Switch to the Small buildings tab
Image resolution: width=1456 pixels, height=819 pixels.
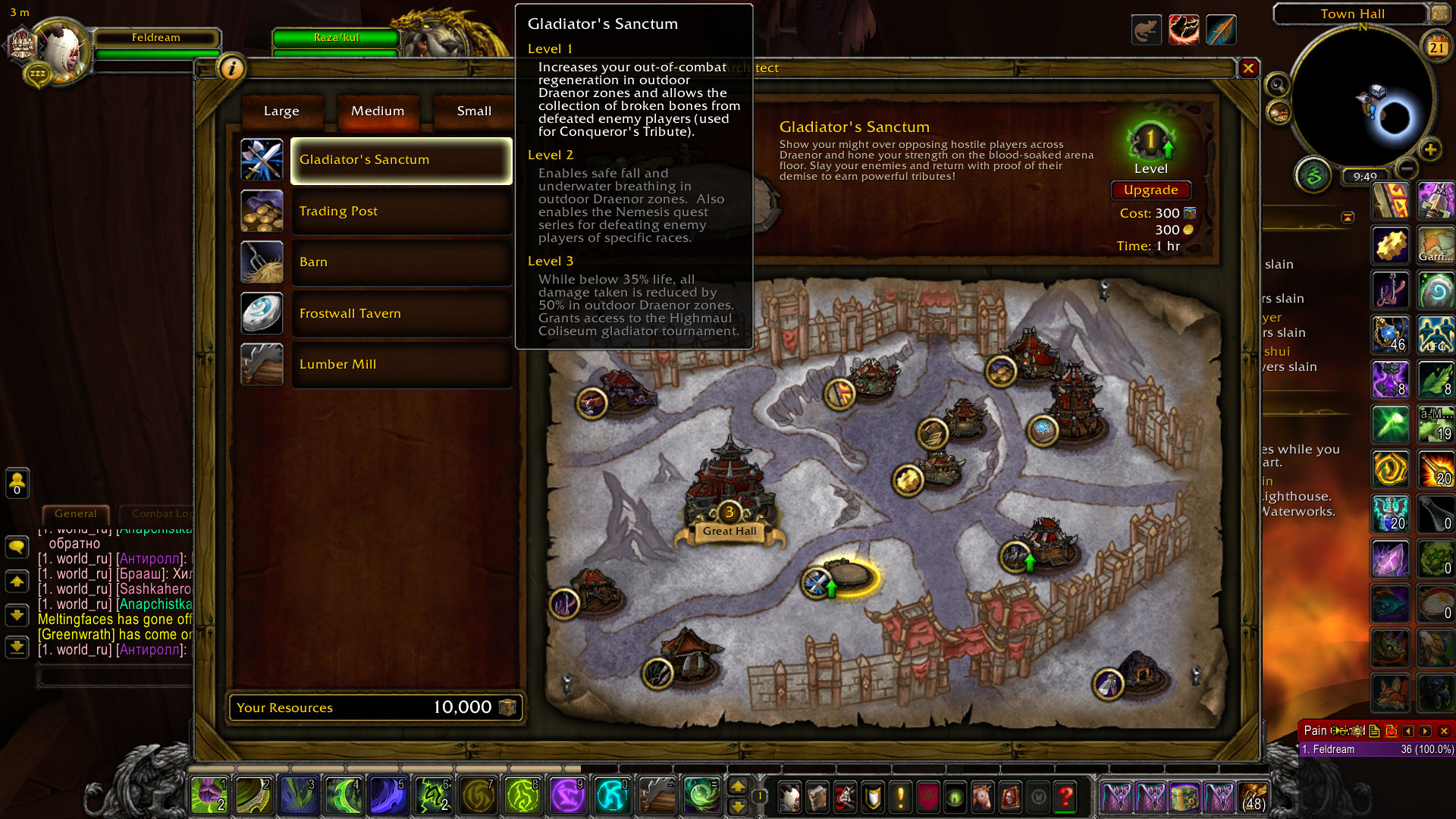pos(474,111)
